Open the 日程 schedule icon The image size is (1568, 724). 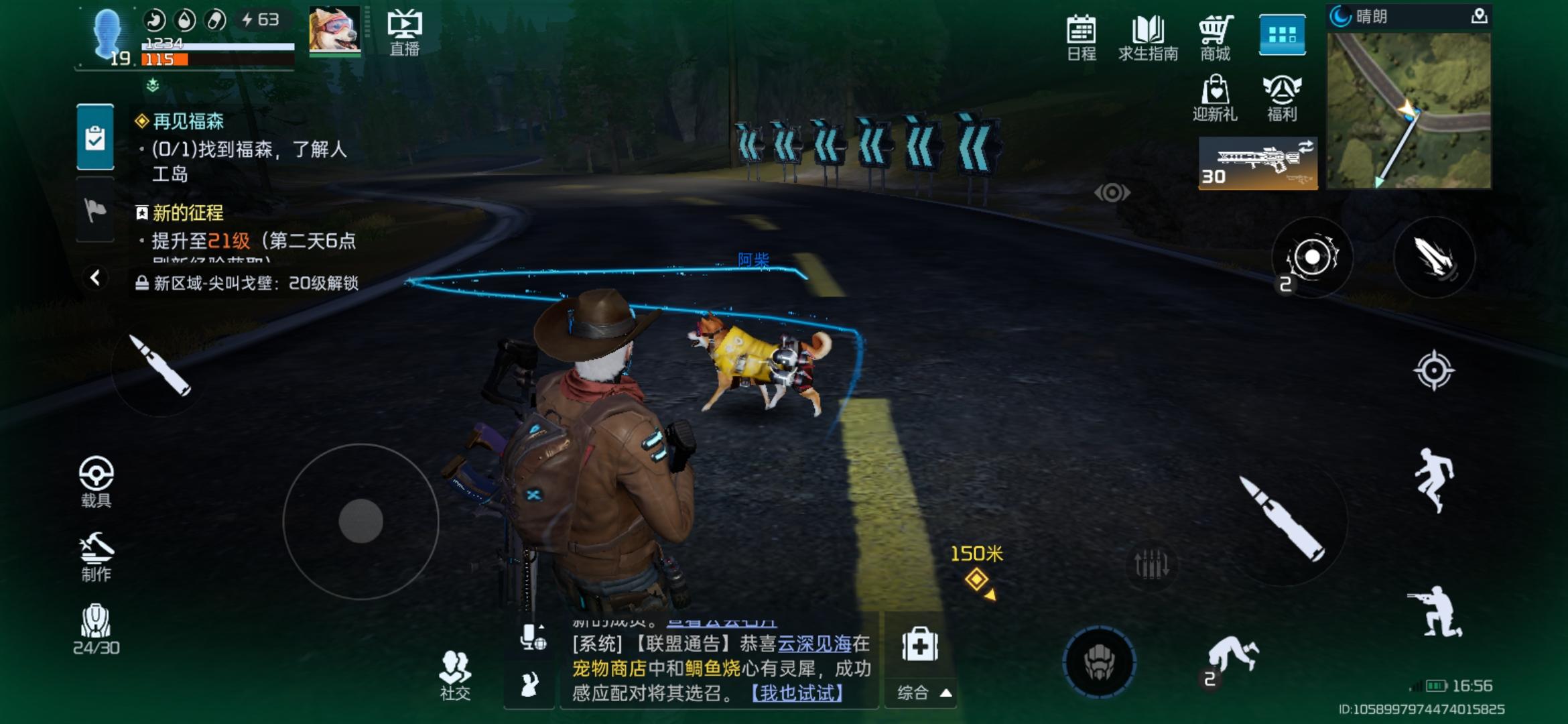point(1081,37)
